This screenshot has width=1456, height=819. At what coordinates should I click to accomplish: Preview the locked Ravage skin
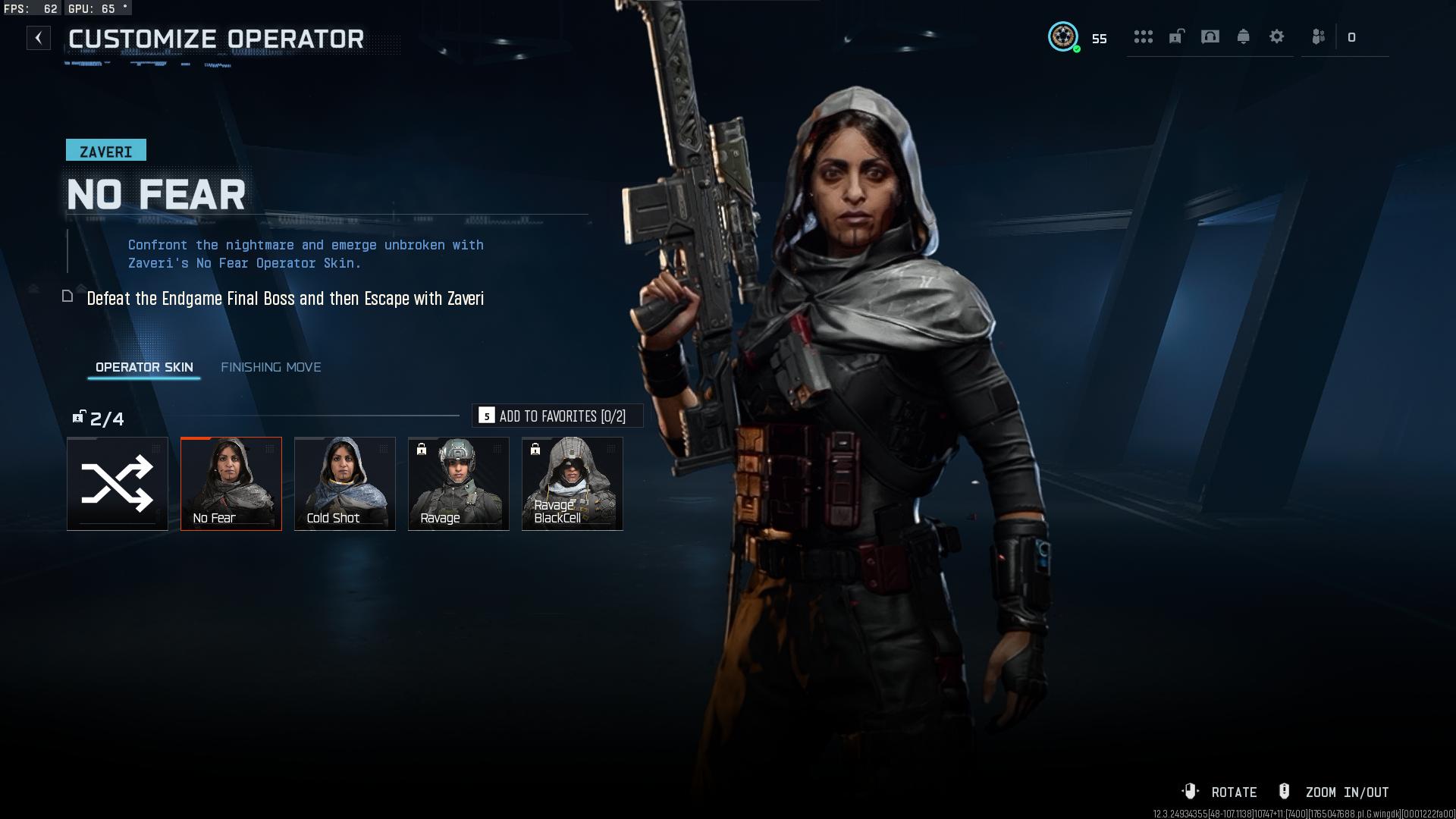click(459, 484)
